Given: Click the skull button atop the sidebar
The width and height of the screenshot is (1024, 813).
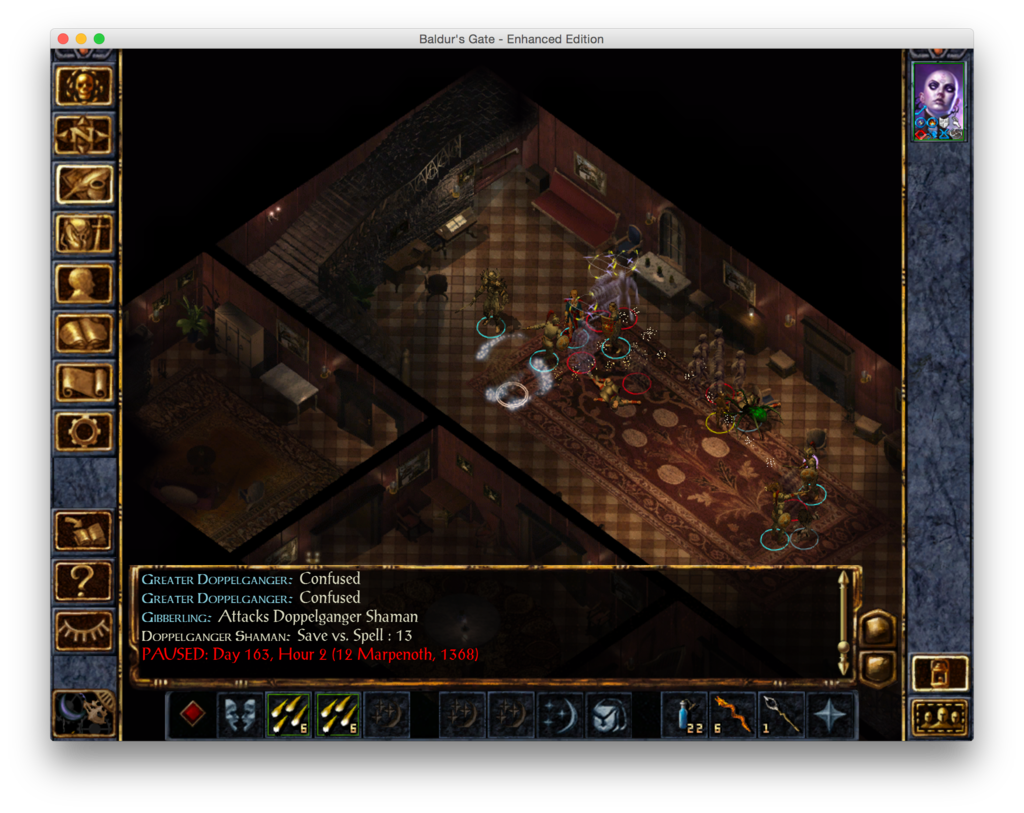Looking at the screenshot, I should coord(84,87).
